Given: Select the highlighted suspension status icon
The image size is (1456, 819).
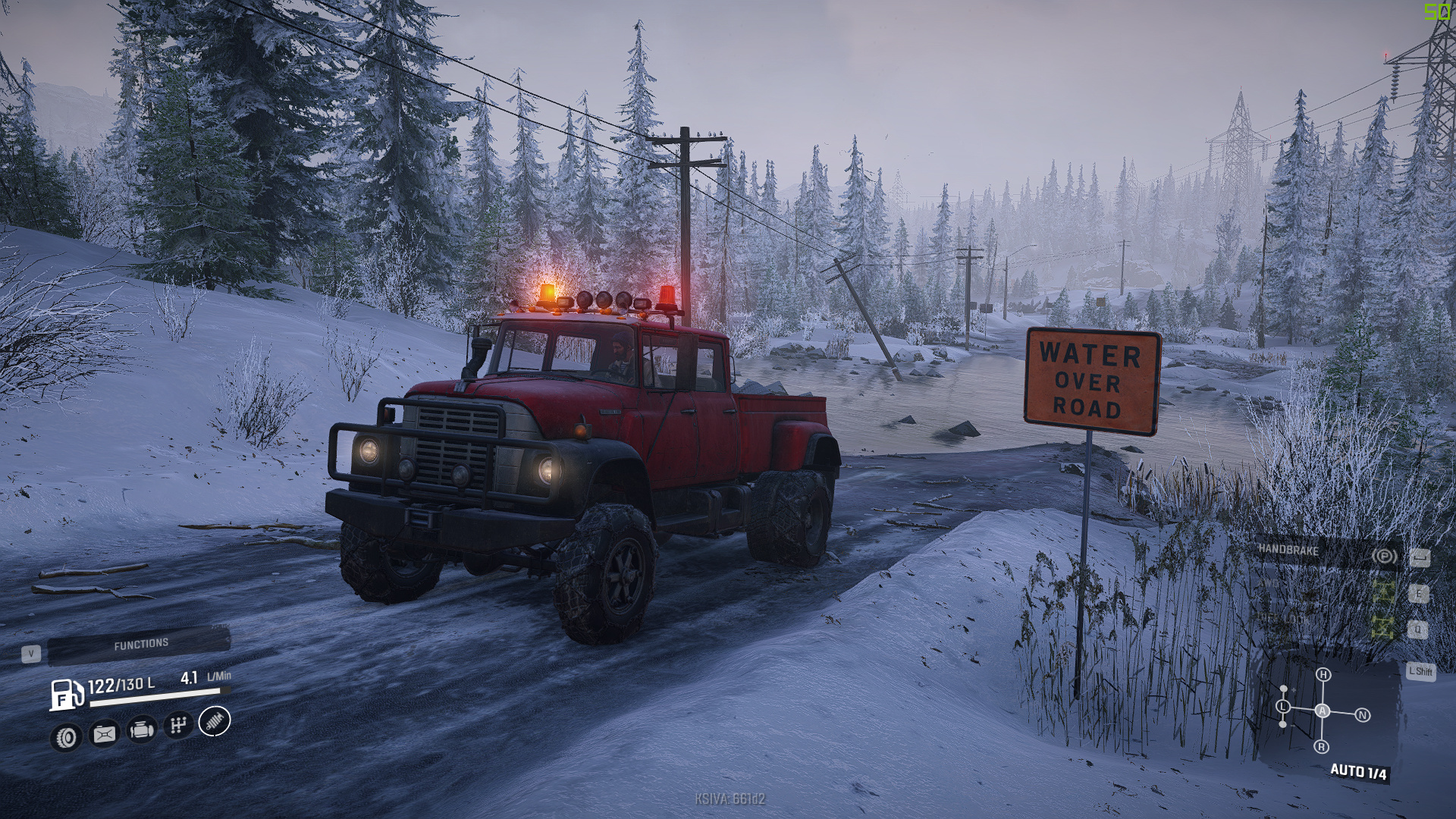Looking at the screenshot, I should pyautogui.click(x=215, y=721).
